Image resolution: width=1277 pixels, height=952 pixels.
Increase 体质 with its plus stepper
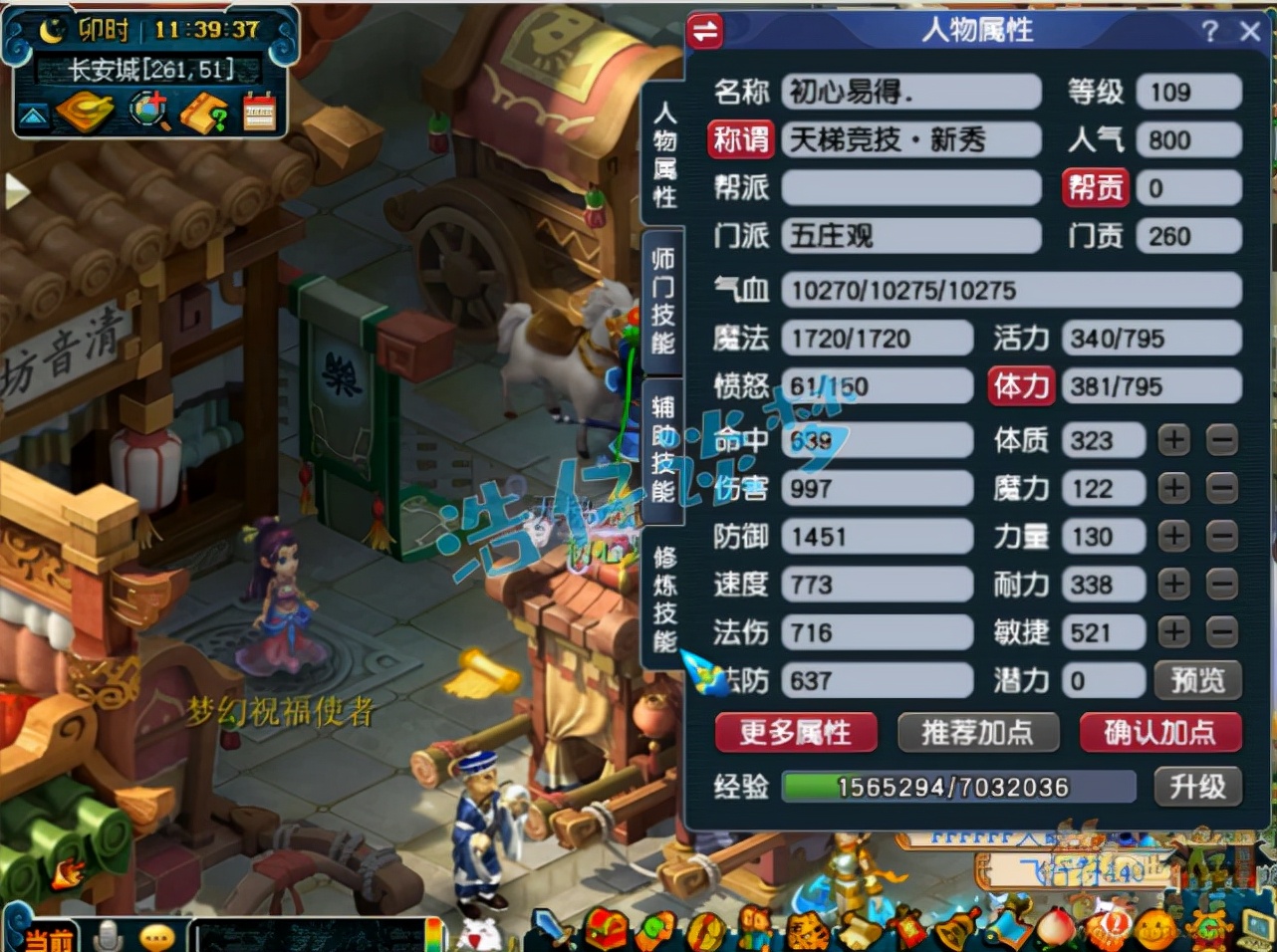pyautogui.click(x=1173, y=439)
